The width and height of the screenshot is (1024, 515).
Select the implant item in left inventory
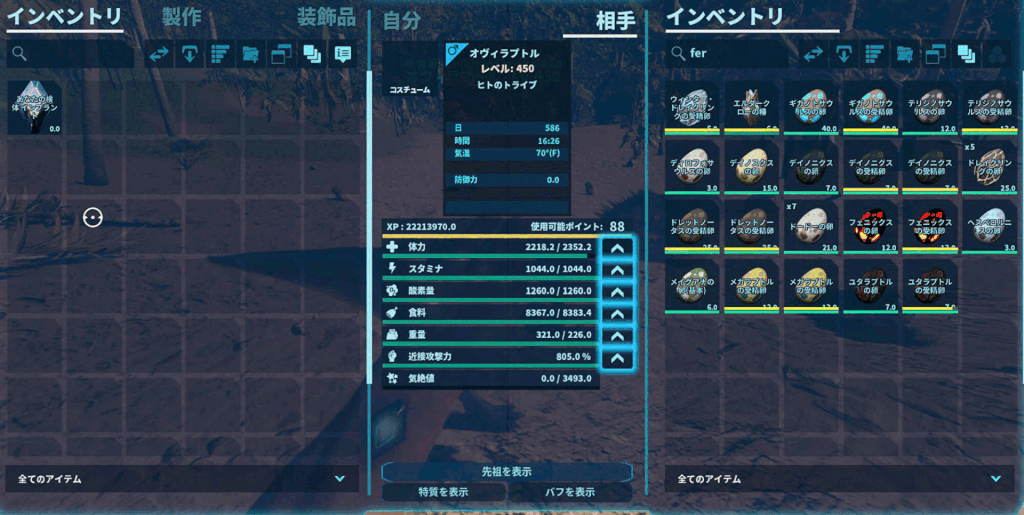(x=34, y=107)
